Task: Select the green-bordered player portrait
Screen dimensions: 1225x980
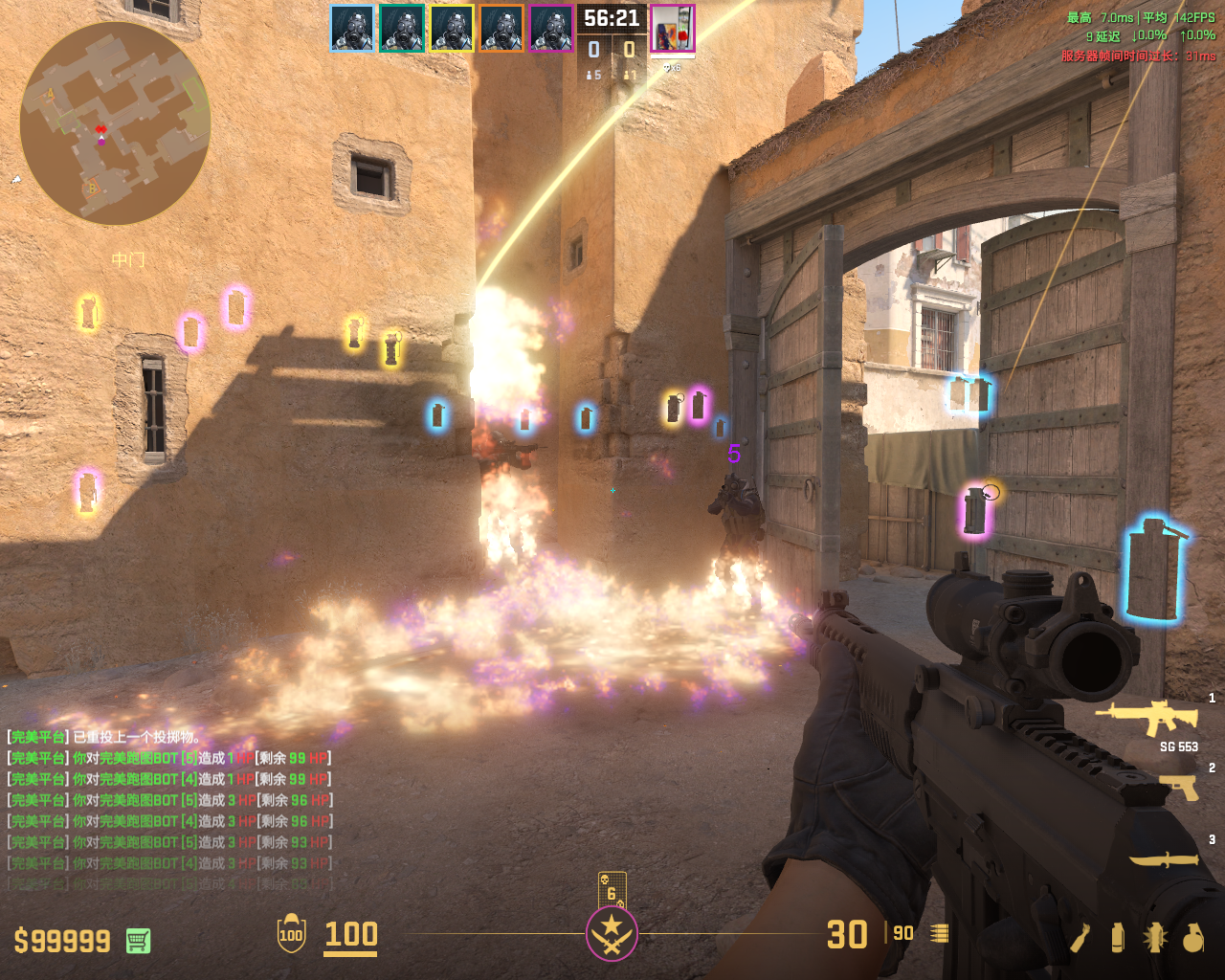Action: pyautogui.click(x=402, y=28)
